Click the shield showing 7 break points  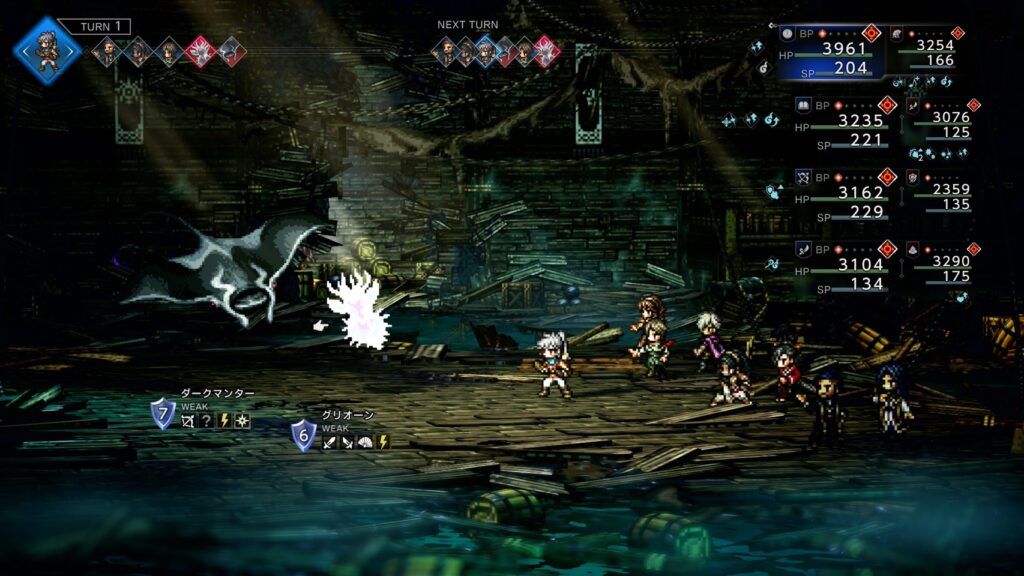click(163, 413)
